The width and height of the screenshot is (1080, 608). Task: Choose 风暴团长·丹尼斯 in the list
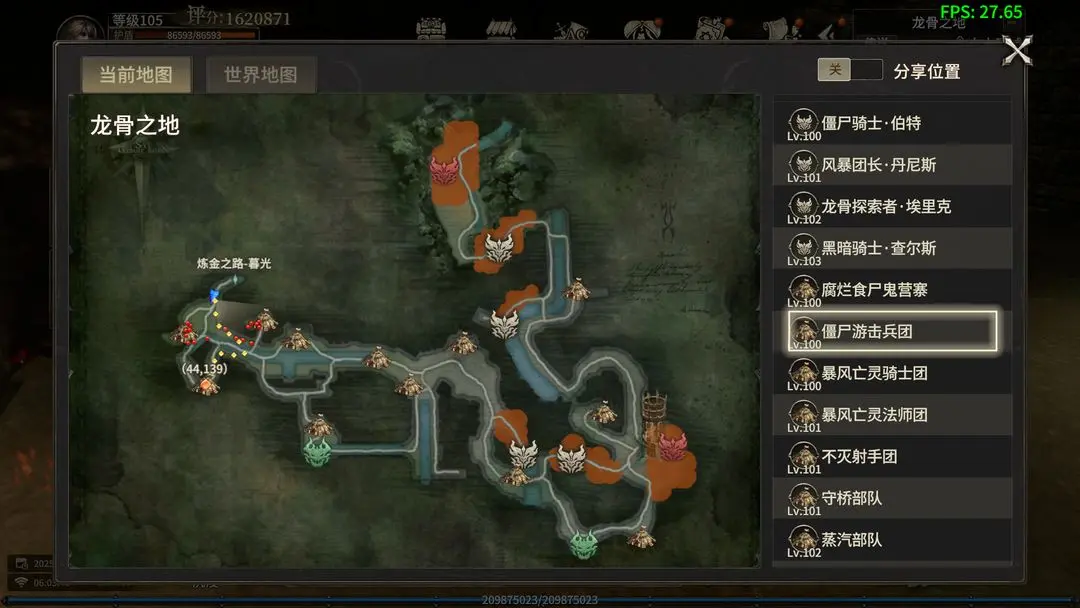[892, 165]
